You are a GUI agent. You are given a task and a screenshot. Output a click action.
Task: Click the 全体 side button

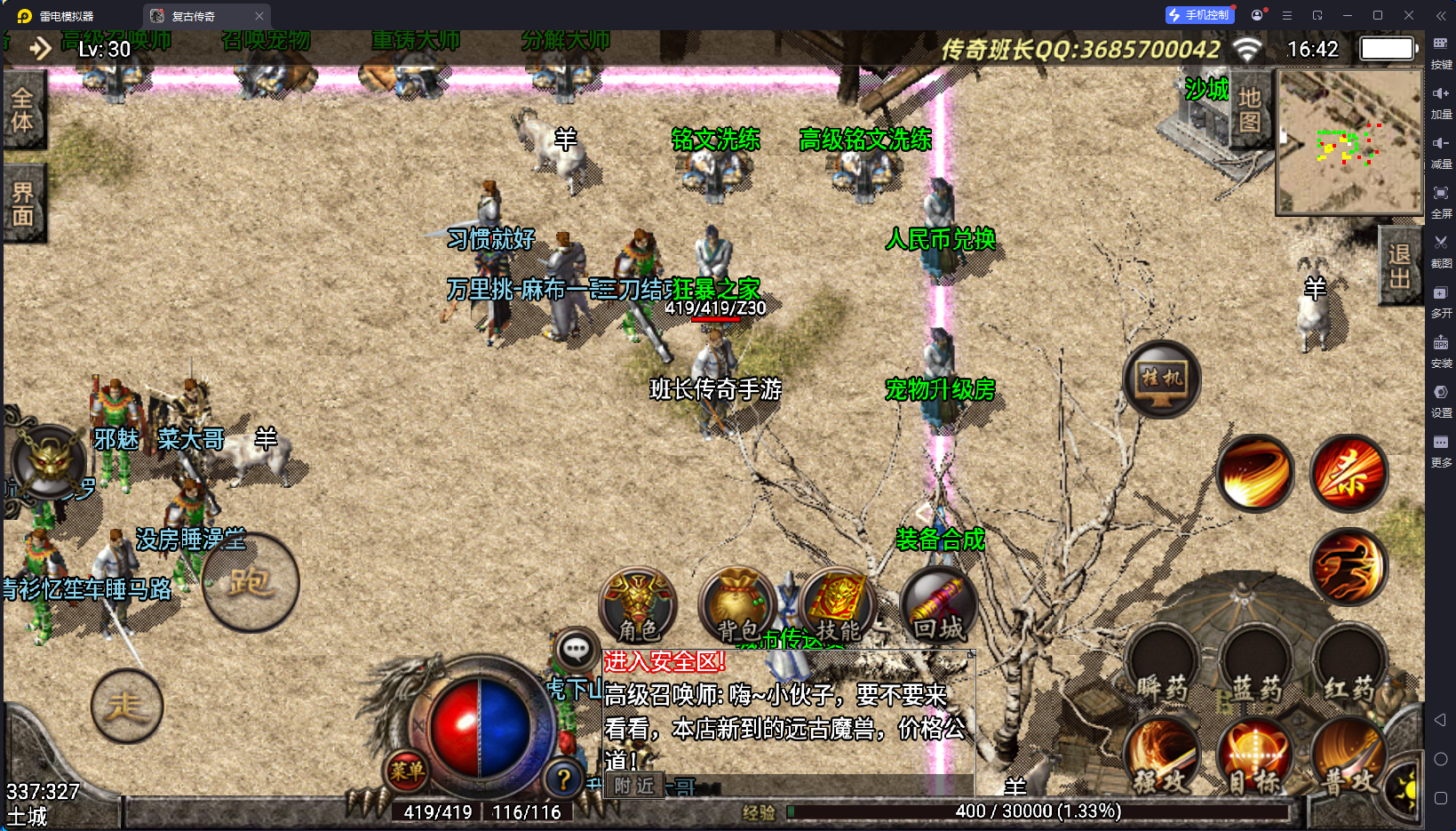[22, 110]
